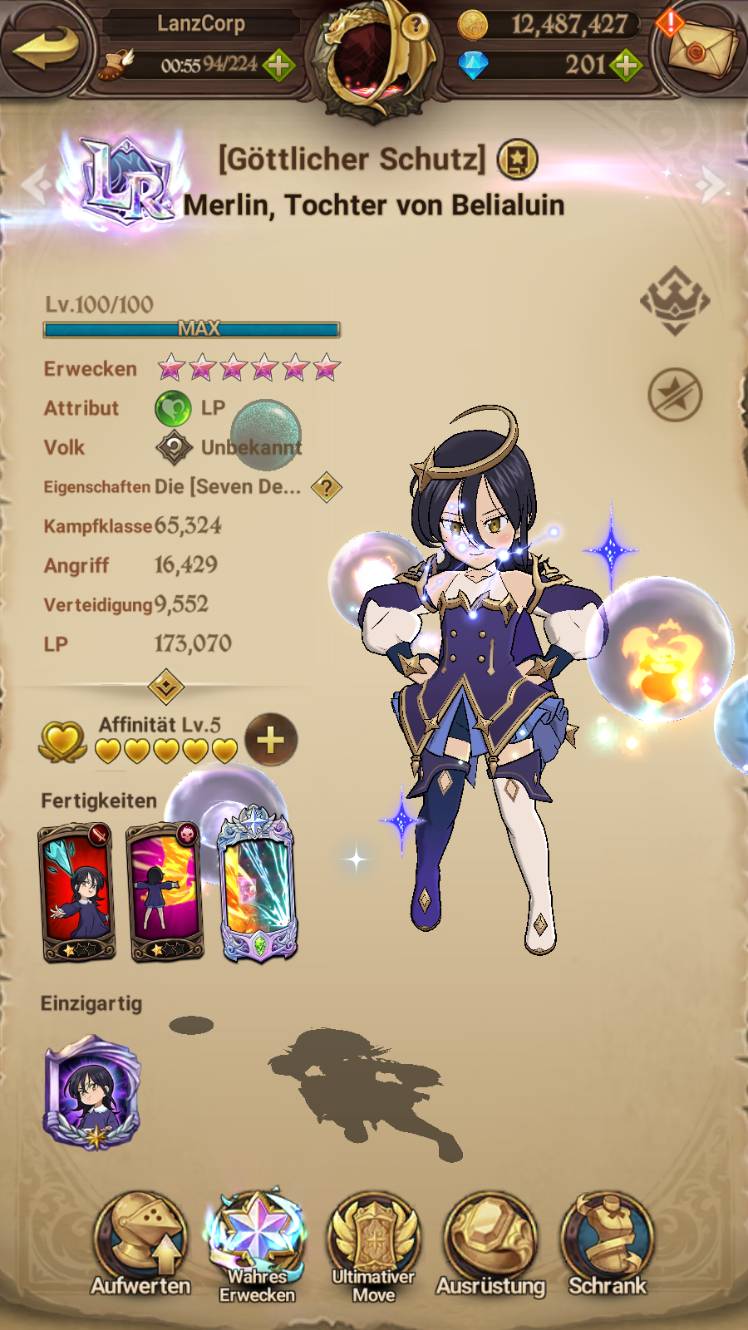View the ultimate move card with silver frame
The height and width of the screenshot is (1330, 748).
[257, 888]
